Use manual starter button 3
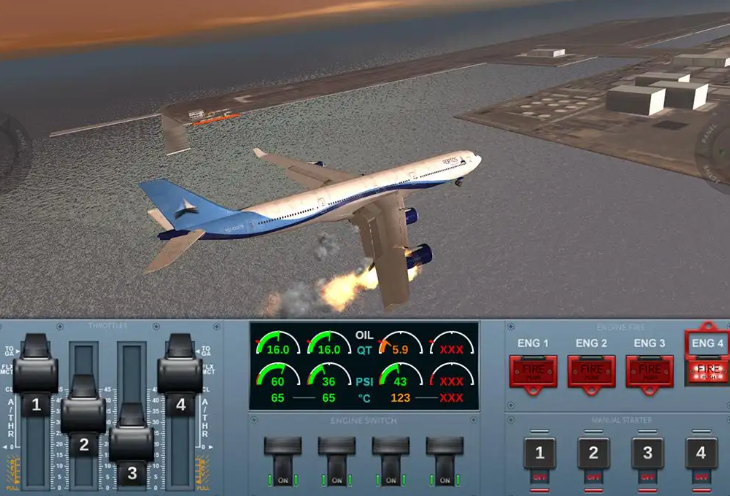The width and height of the screenshot is (730, 496). click(x=647, y=453)
